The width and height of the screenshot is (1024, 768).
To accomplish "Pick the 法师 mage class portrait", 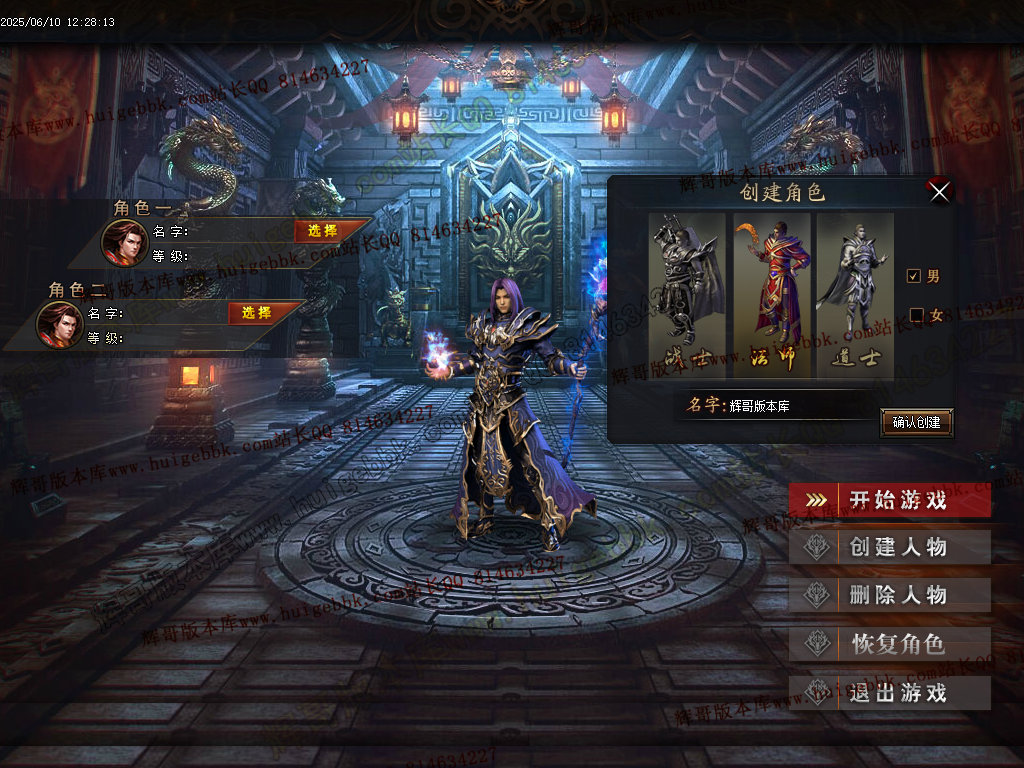I will tap(771, 292).
